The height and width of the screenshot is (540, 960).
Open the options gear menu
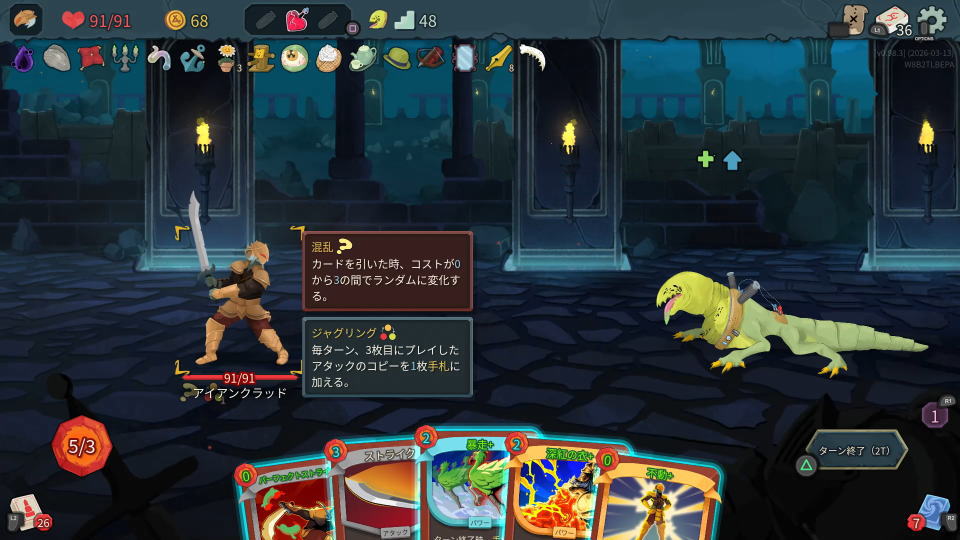tap(931, 19)
